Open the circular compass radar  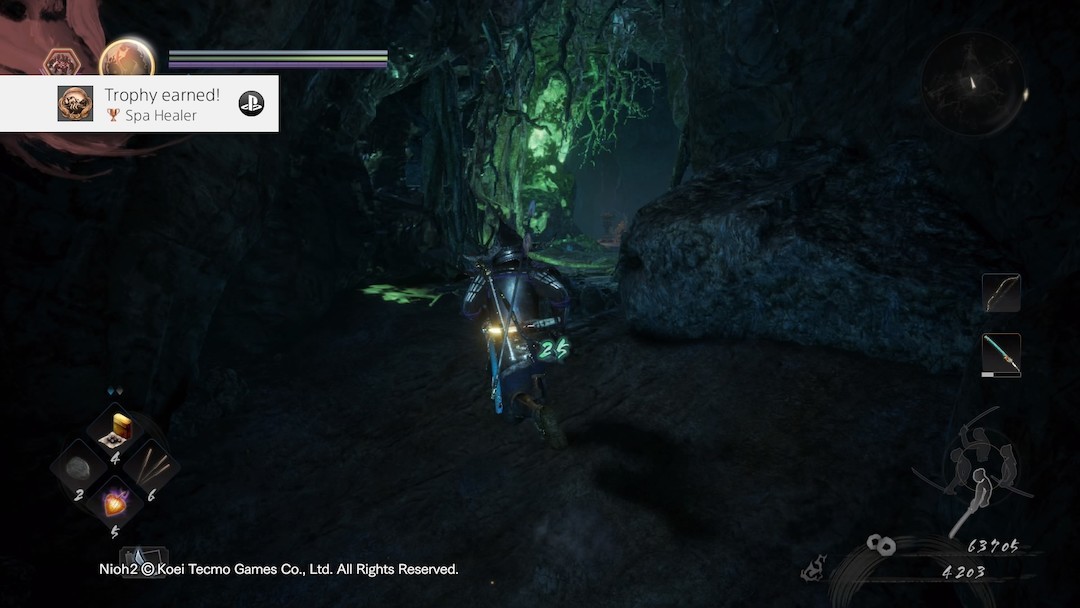click(973, 84)
